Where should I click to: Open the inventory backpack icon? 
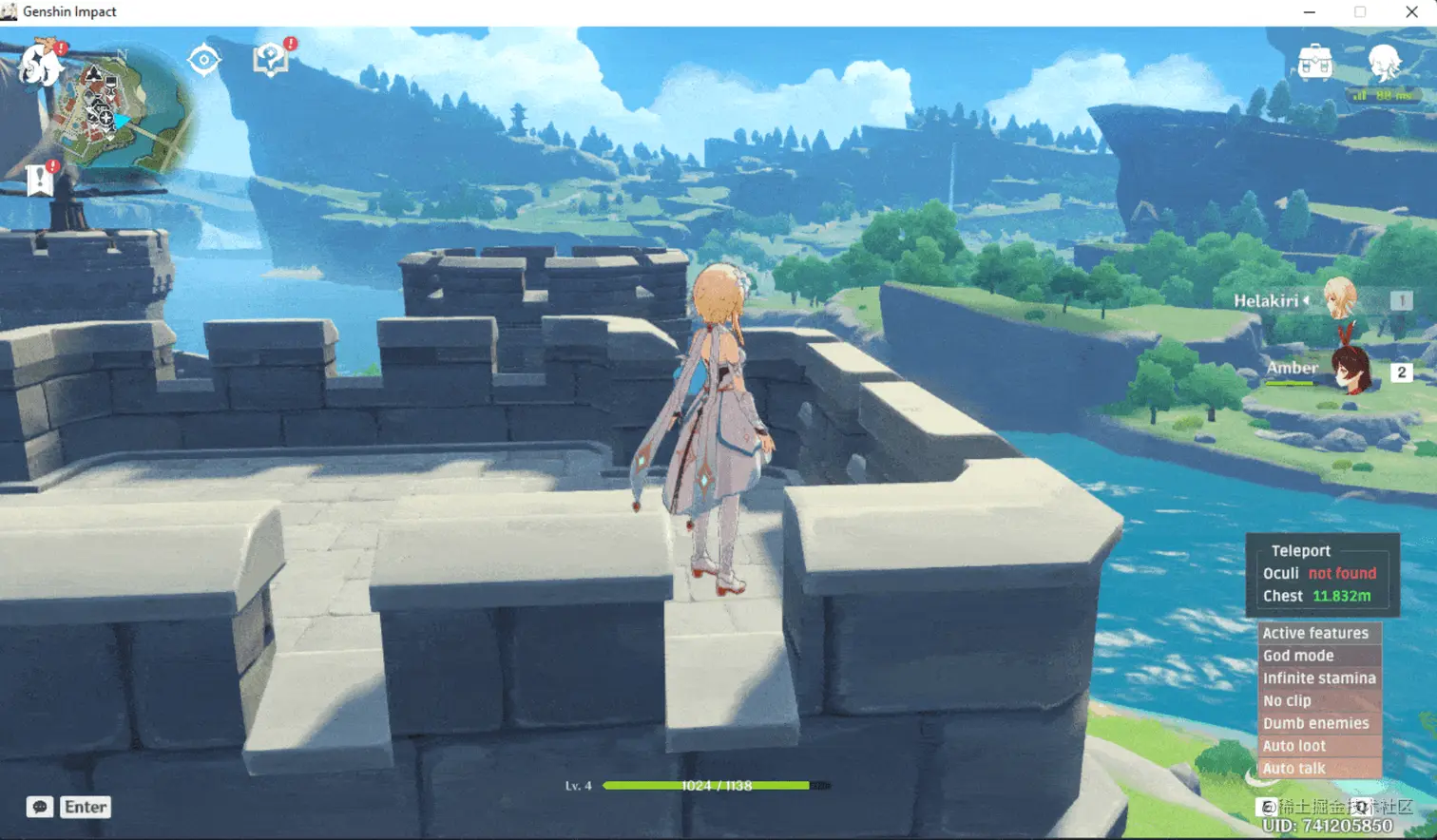pyautogui.click(x=1314, y=63)
